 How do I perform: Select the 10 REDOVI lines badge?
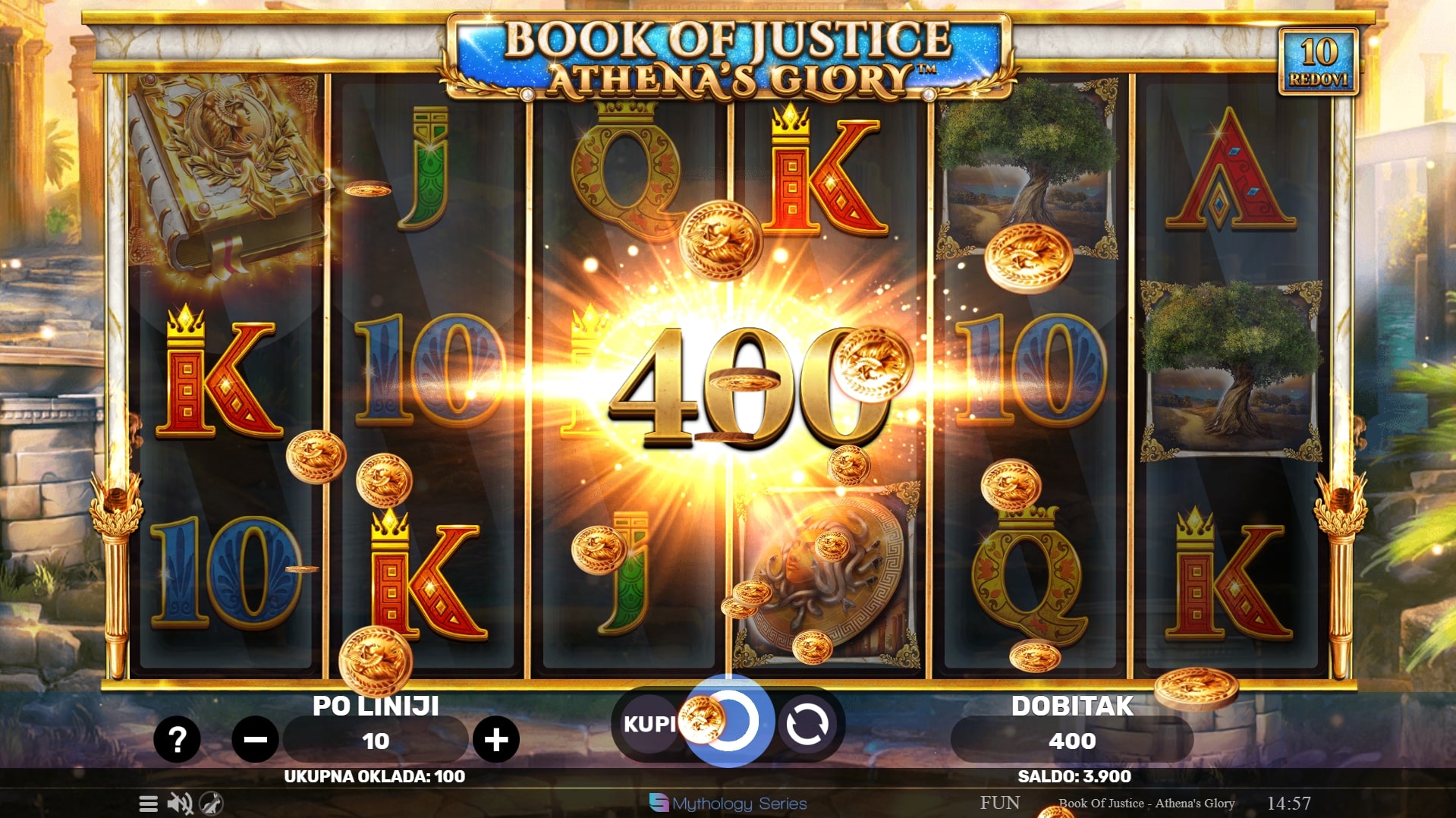(1318, 61)
